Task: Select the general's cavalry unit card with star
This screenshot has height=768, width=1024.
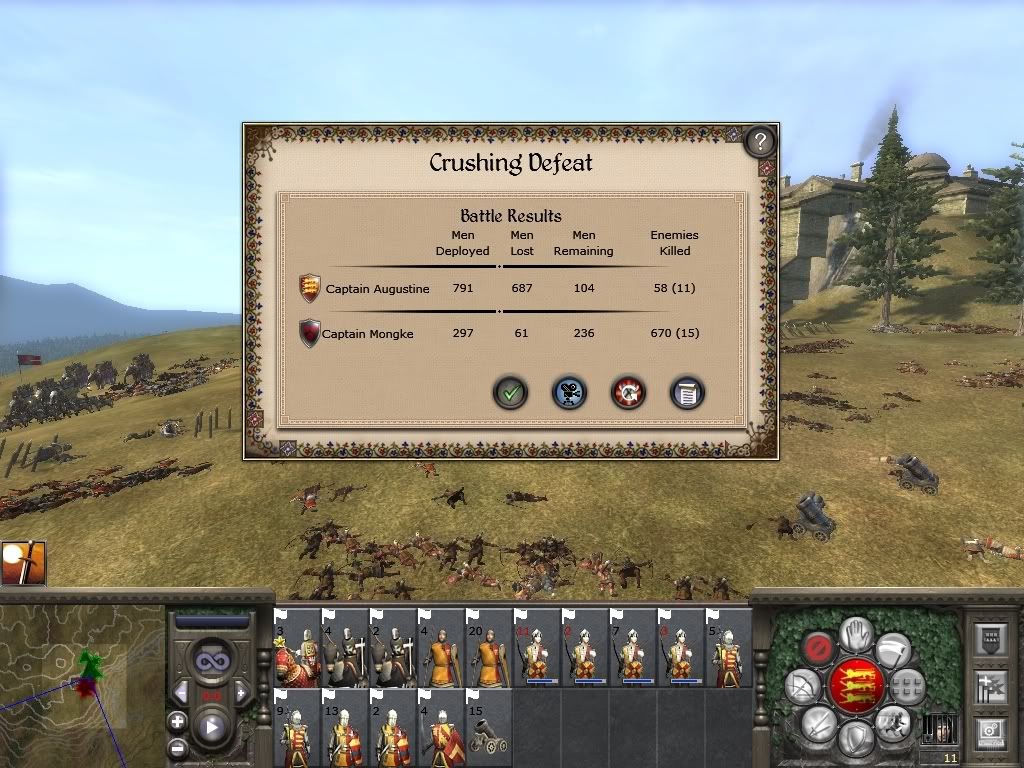Action: (x=297, y=648)
